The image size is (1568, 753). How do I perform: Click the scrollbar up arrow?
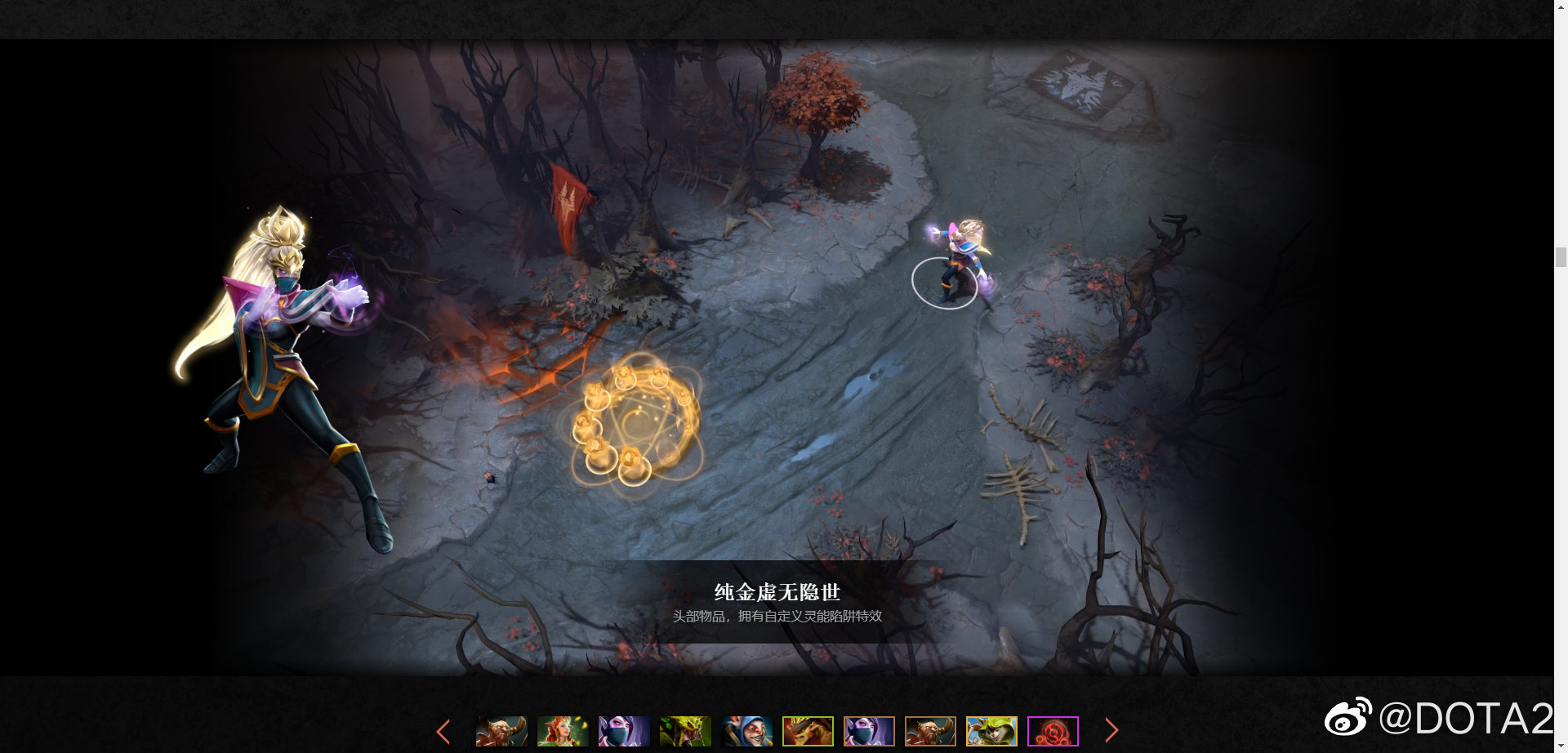(1560, 8)
